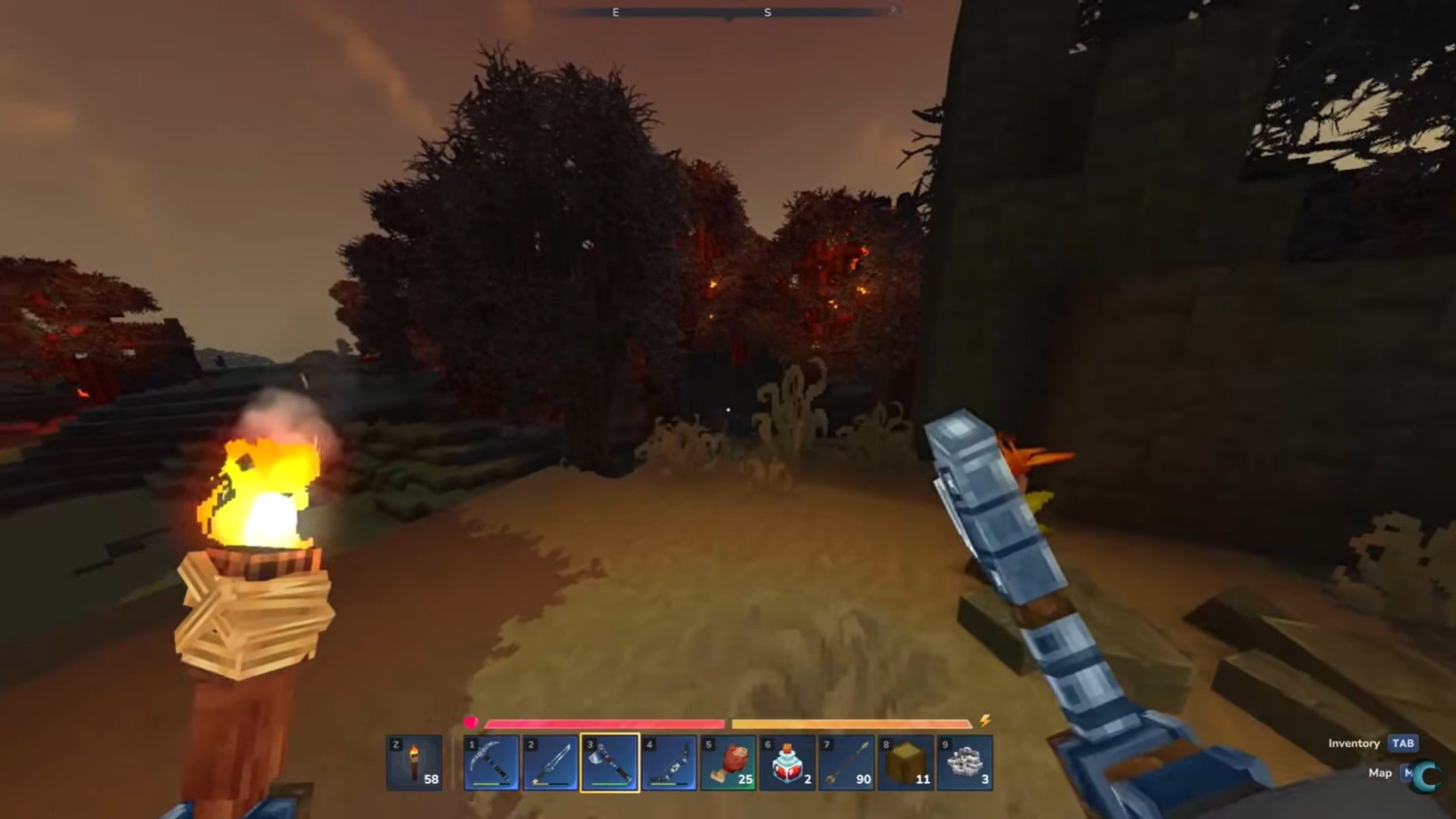Open the Inventory via the TAB button
Viewport: 1456px width, 819px height.
click(x=1404, y=744)
